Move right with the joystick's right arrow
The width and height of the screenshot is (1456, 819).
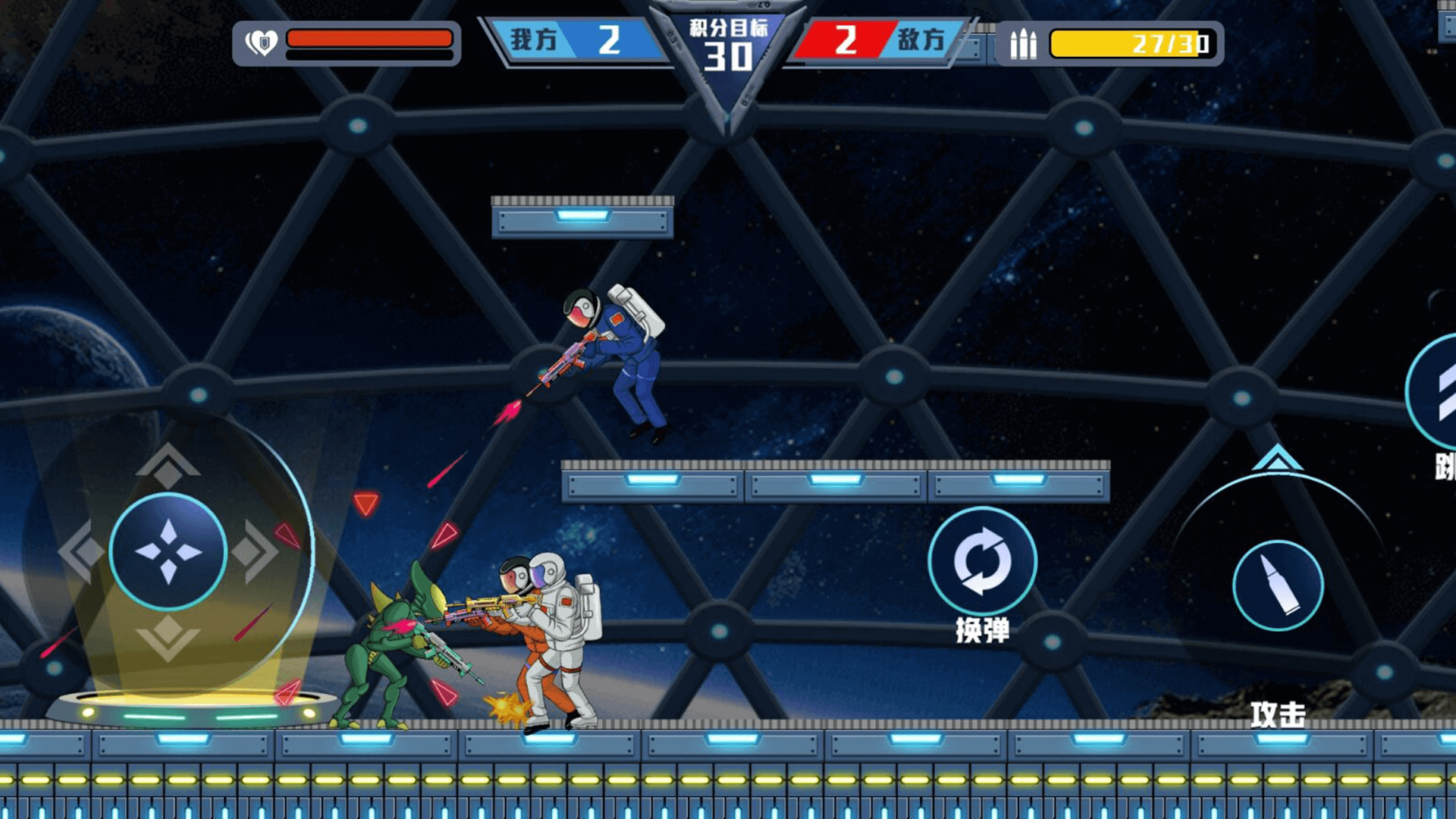click(x=256, y=551)
